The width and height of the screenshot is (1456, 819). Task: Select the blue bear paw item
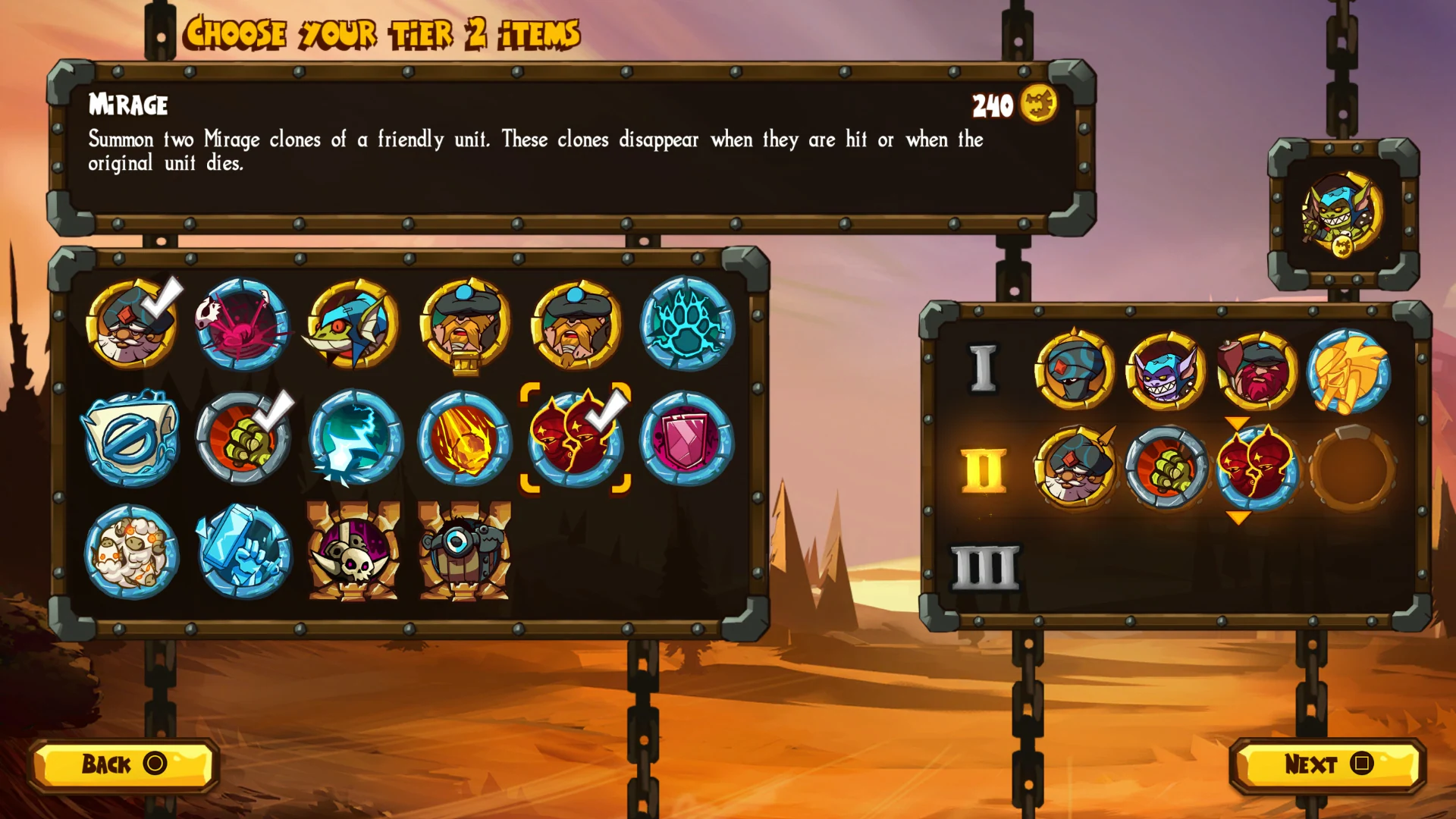tap(686, 326)
